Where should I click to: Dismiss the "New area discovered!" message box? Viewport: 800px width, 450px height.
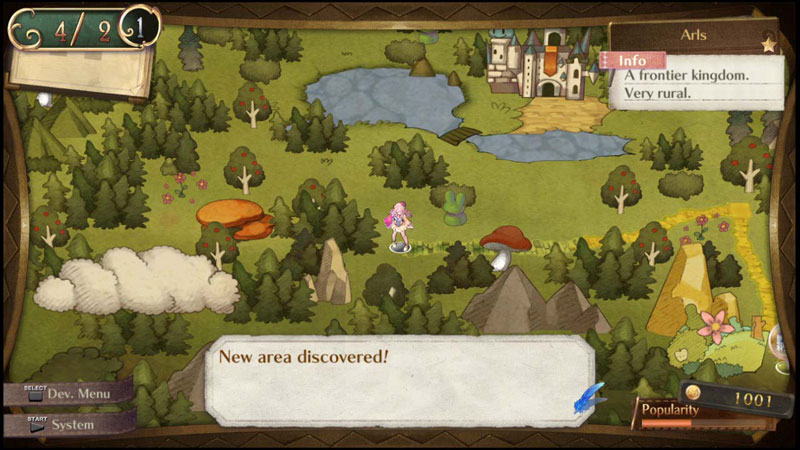point(400,380)
